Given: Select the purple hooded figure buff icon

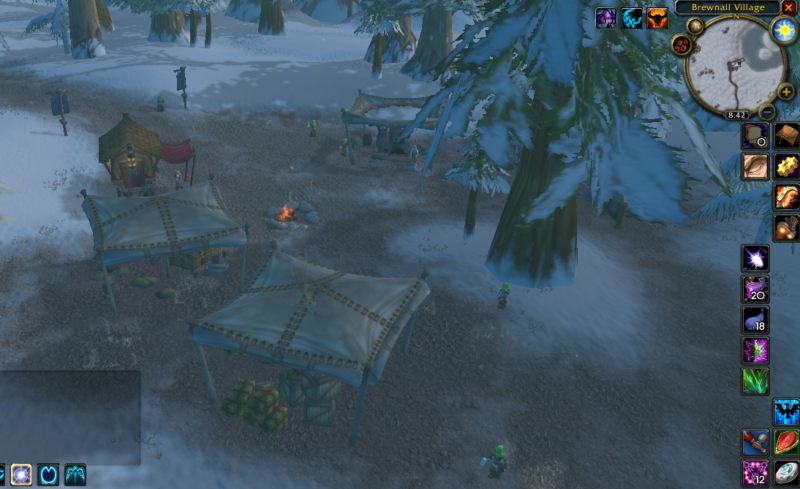Looking at the screenshot, I should (x=607, y=18).
